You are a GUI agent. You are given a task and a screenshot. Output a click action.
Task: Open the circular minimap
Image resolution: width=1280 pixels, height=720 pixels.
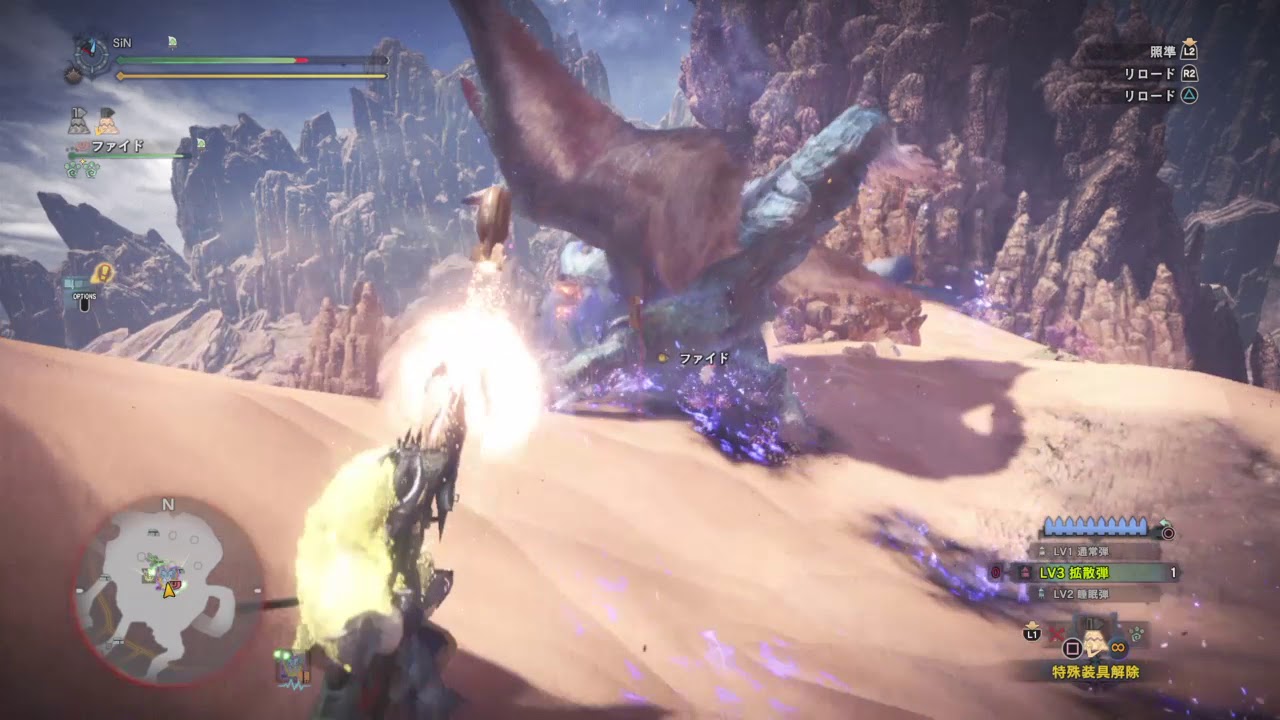[168, 590]
